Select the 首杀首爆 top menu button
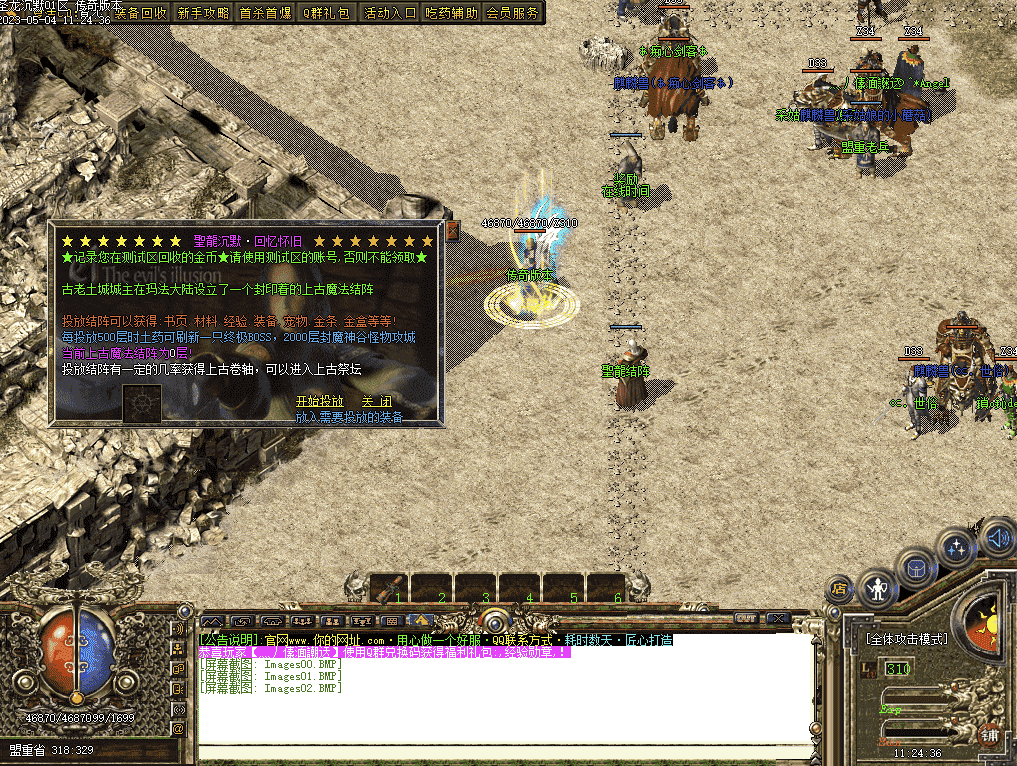Image resolution: width=1017 pixels, height=766 pixels. (265, 13)
